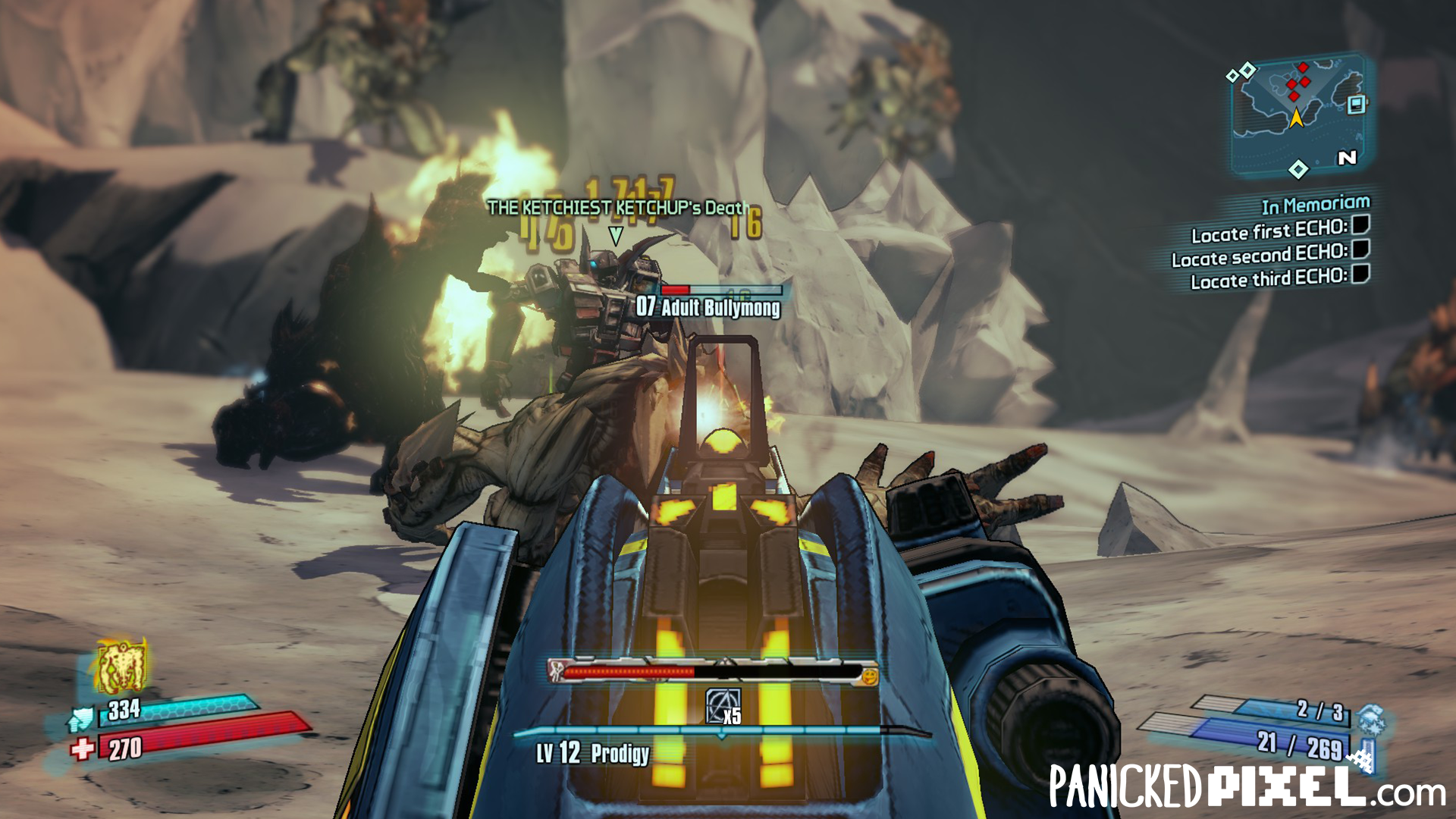Click the red health cross icon

coord(81,750)
